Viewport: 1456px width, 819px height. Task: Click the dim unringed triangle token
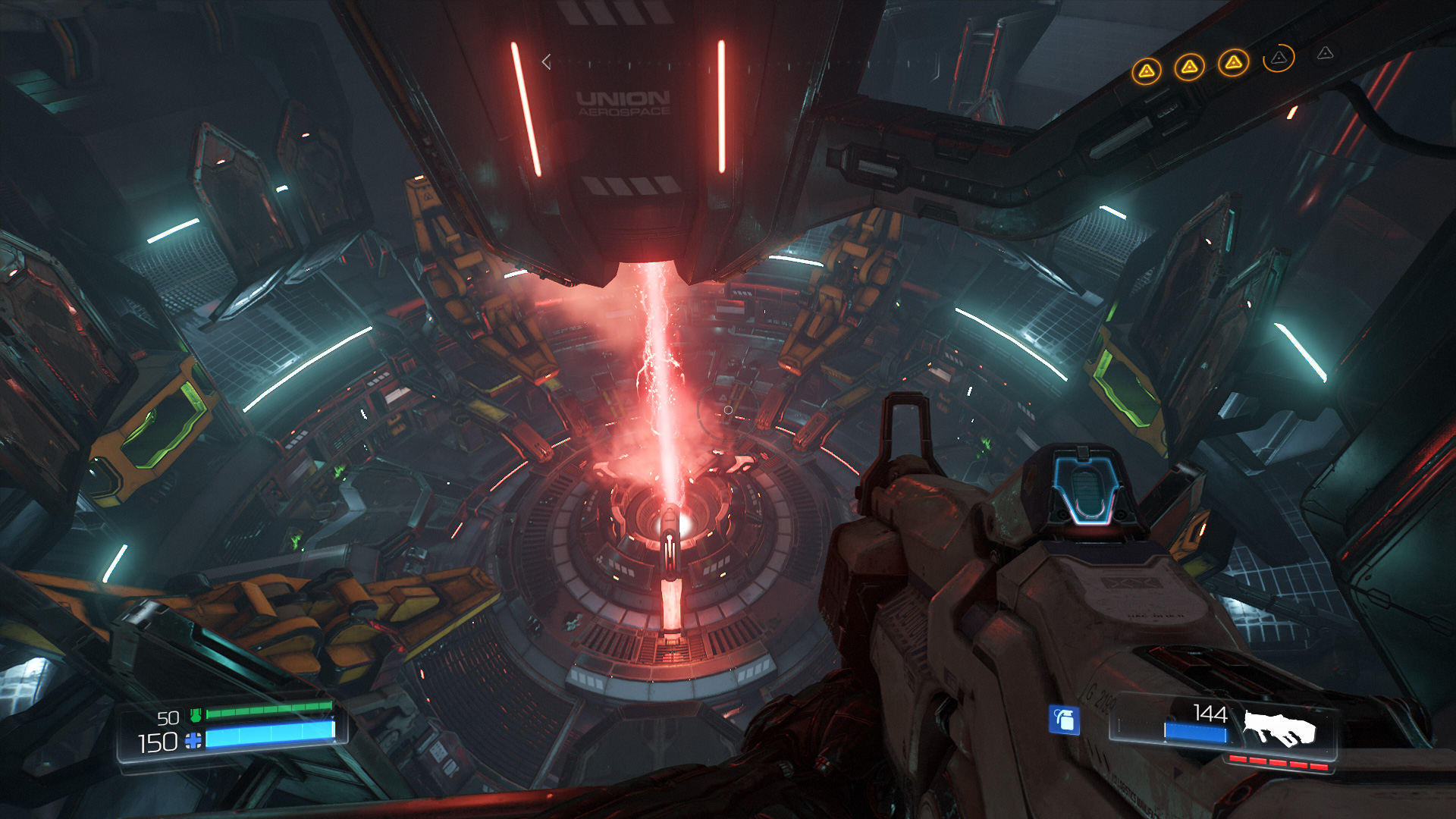pyautogui.click(x=1325, y=53)
